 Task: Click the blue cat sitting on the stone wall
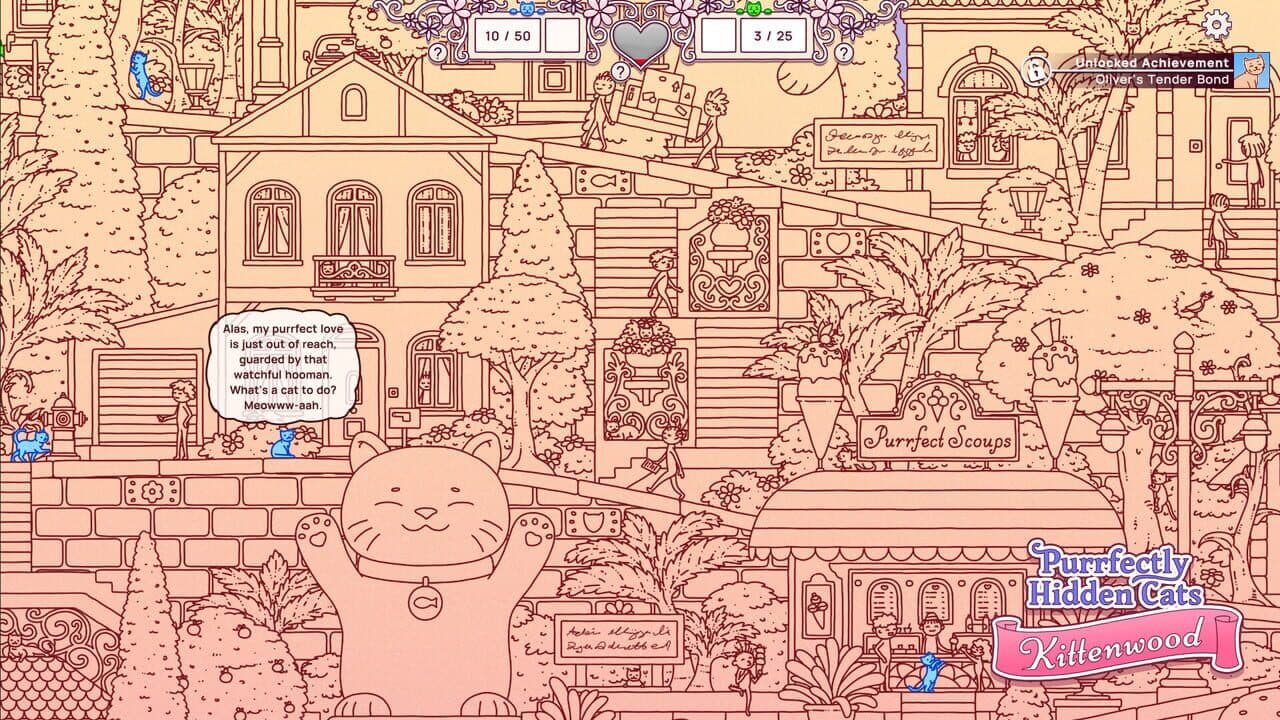tap(284, 443)
